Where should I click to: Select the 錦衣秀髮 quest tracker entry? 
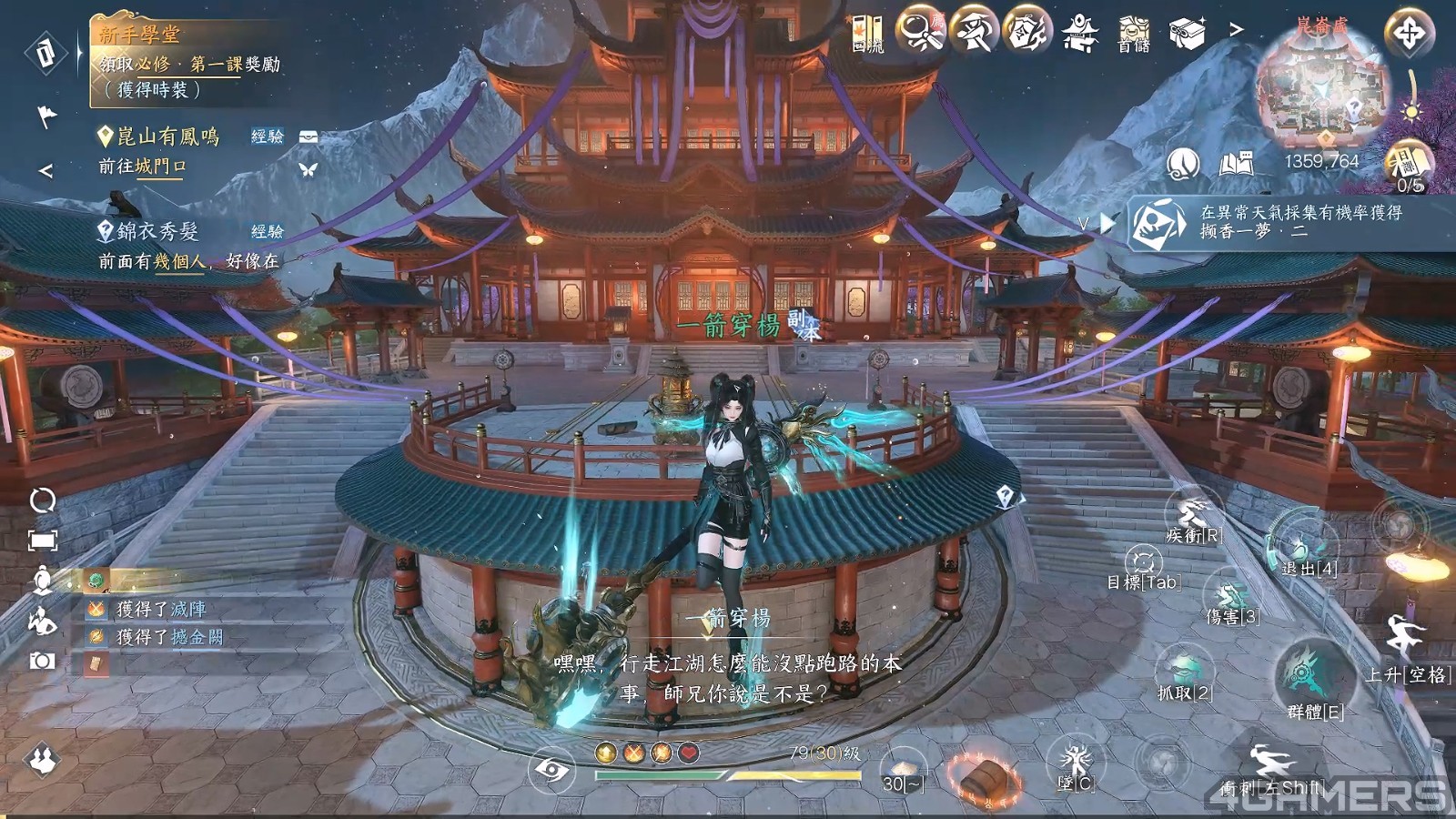[x=157, y=231]
